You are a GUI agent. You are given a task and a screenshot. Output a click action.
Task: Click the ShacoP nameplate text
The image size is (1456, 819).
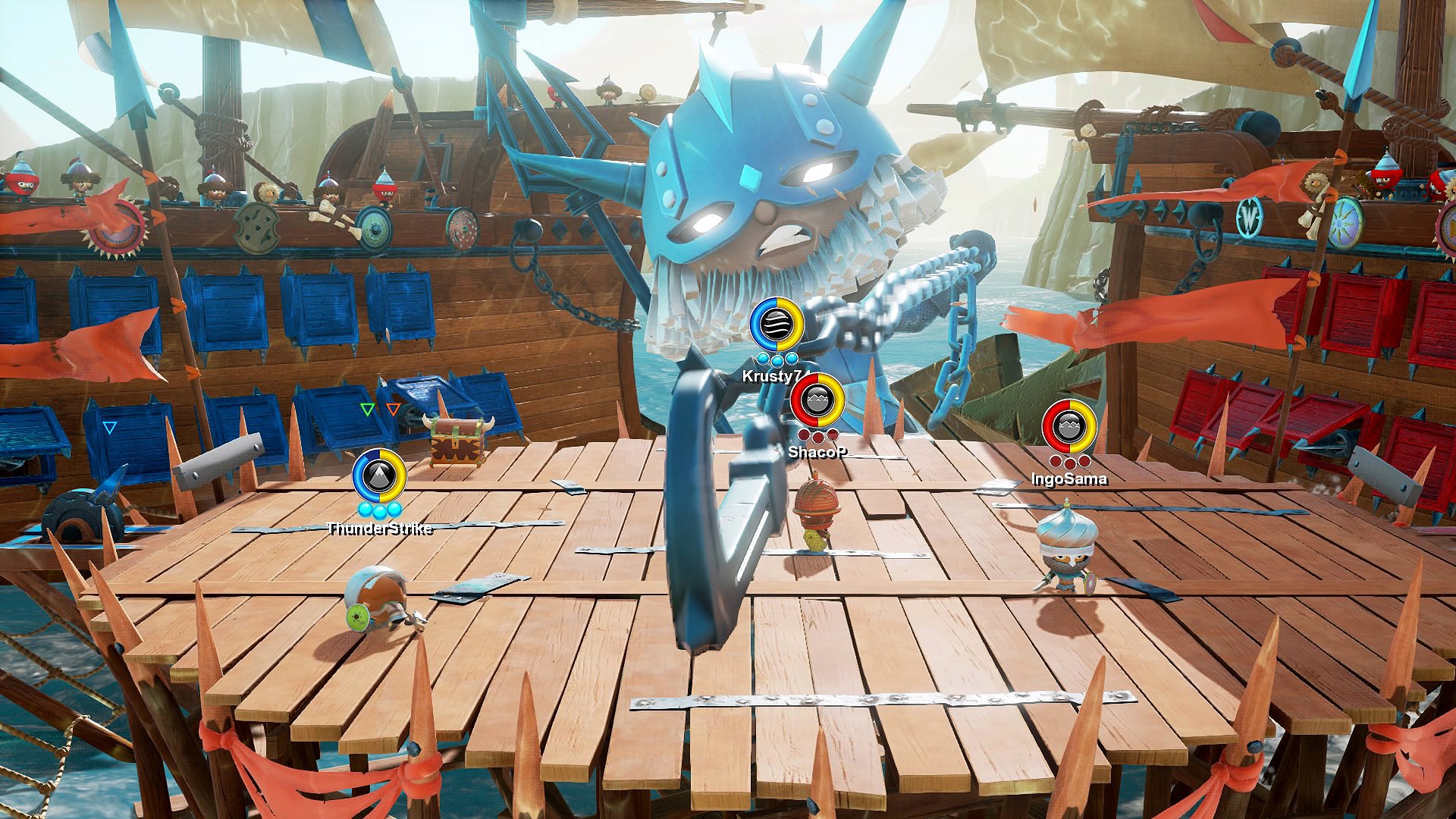(817, 453)
